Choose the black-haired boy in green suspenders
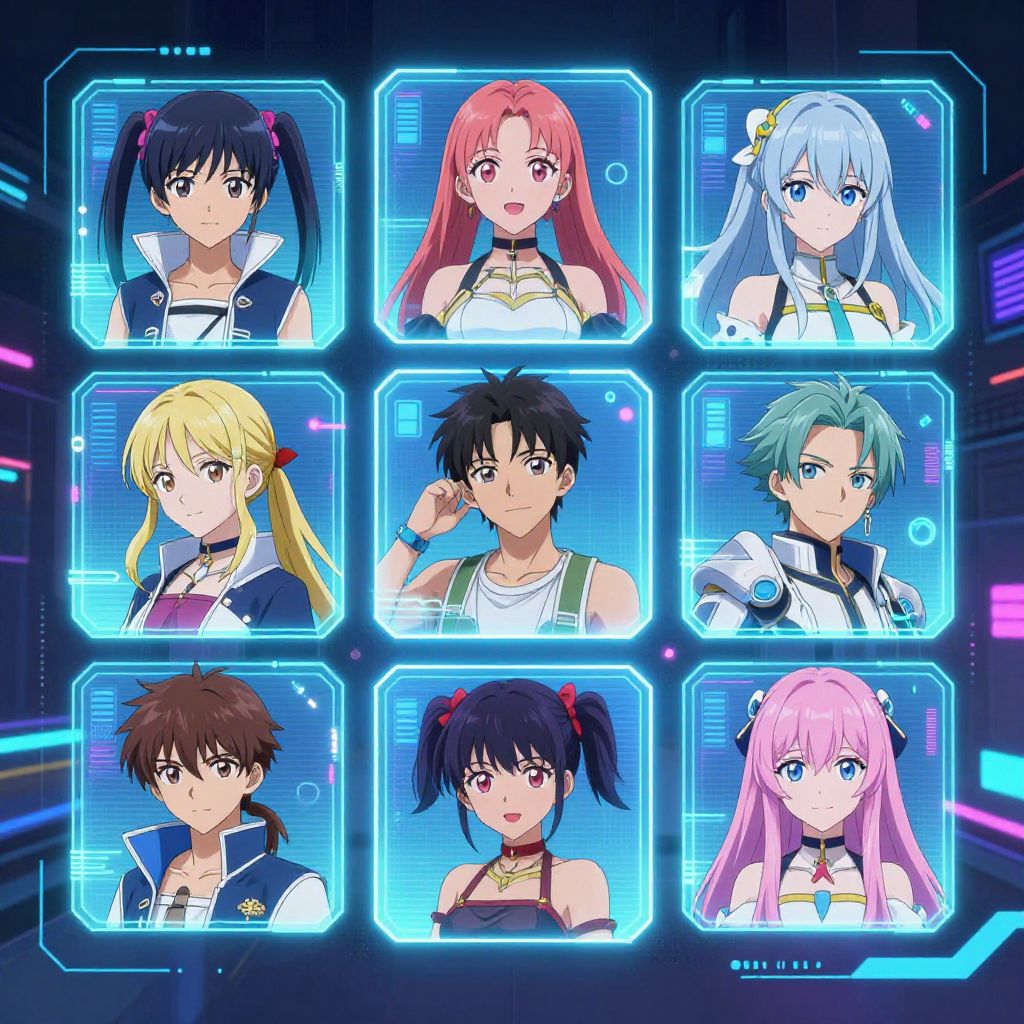The width and height of the screenshot is (1024, 1024). [x=513, y=503]
